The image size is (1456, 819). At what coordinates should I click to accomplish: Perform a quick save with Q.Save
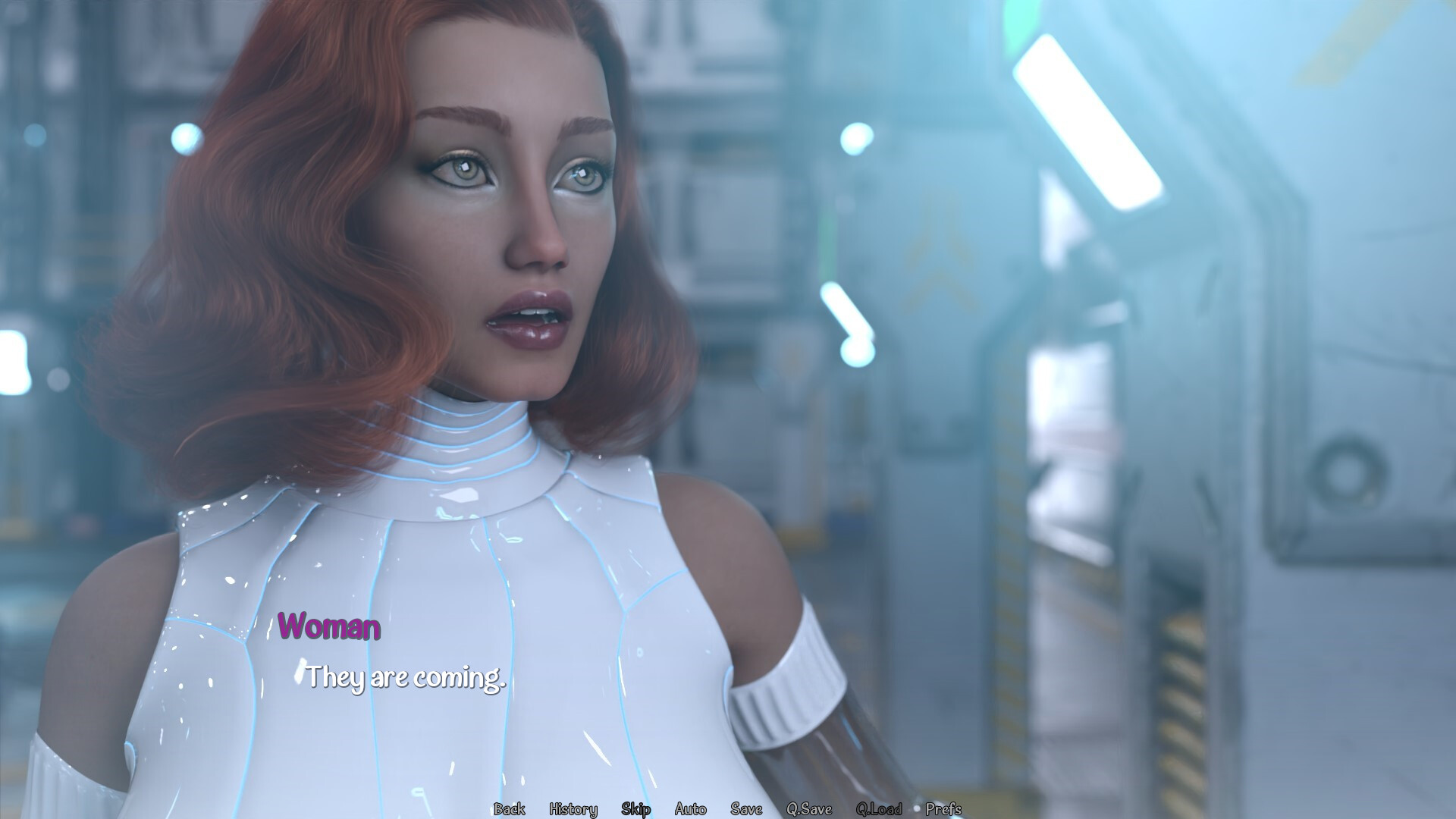point(811,810)
